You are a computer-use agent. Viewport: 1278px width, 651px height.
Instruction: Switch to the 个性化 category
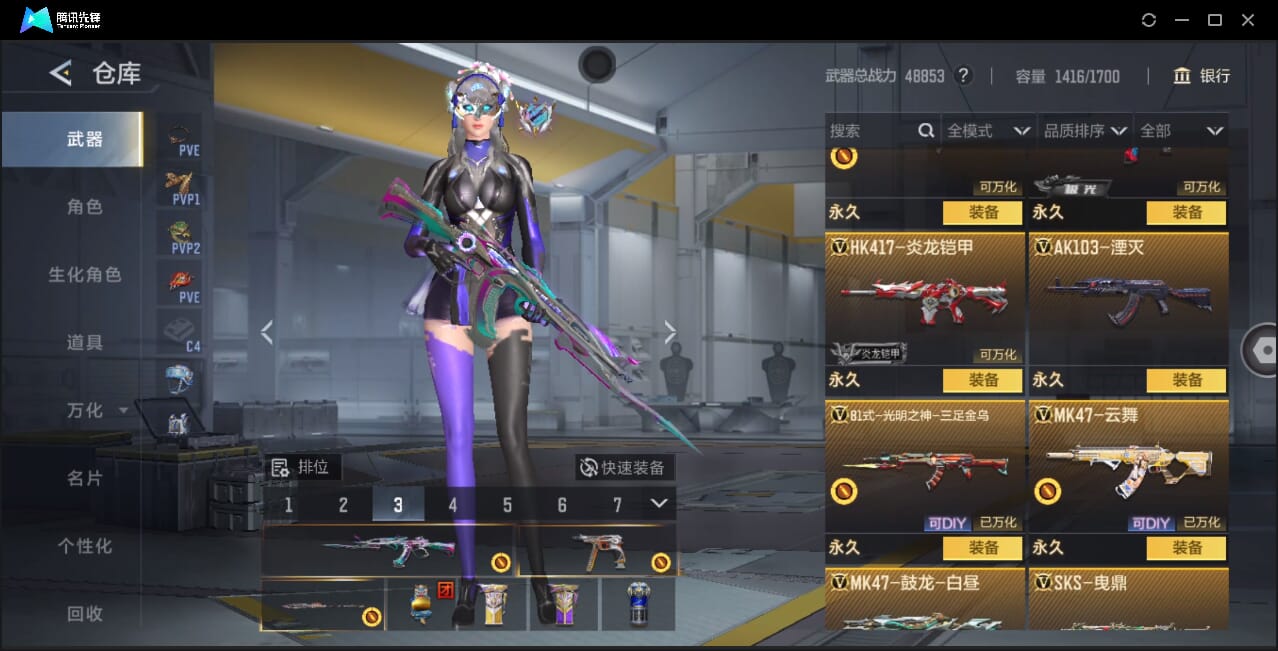(85, 547)
